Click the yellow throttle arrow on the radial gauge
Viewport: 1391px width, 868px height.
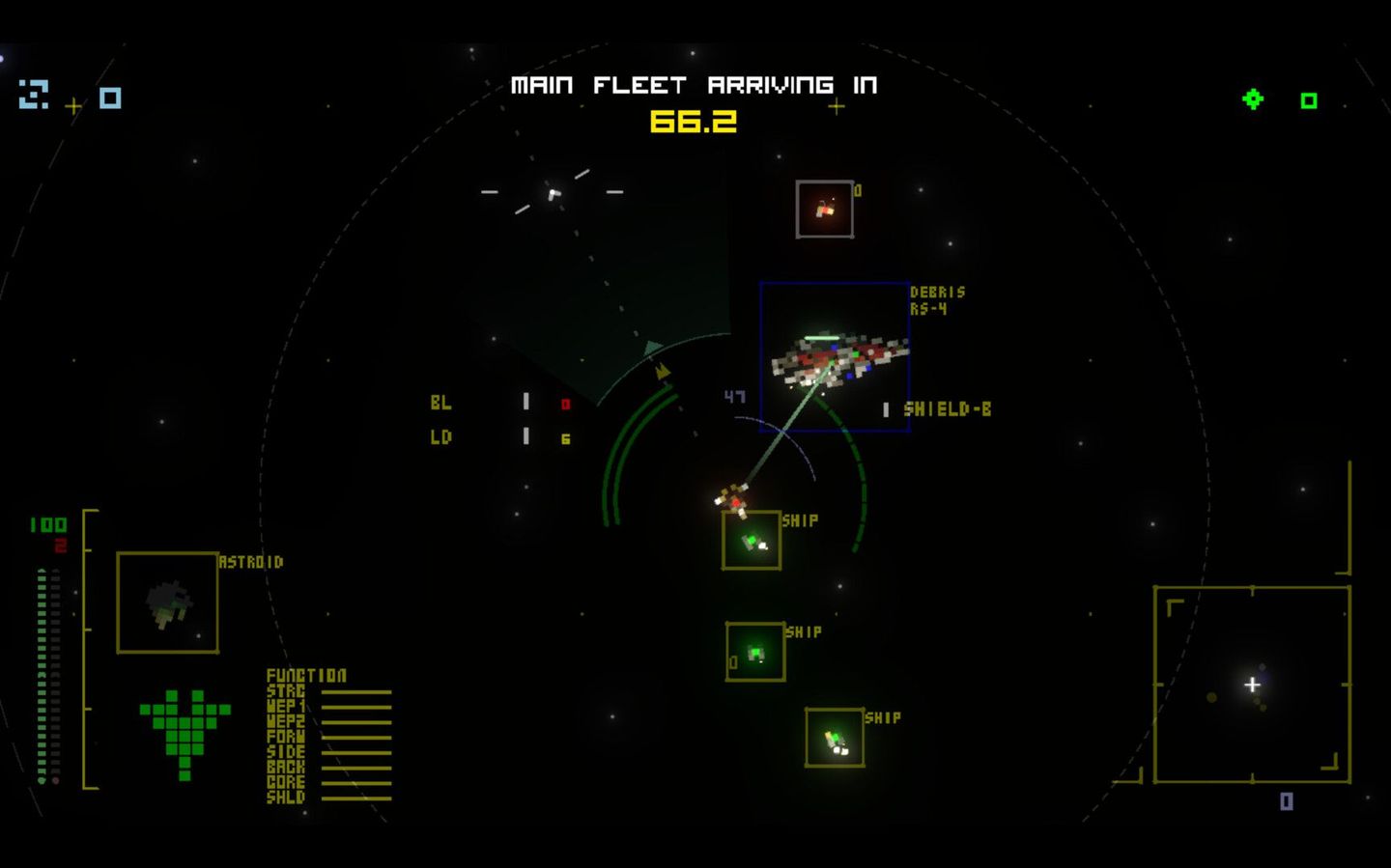click(x=663, y=374)
